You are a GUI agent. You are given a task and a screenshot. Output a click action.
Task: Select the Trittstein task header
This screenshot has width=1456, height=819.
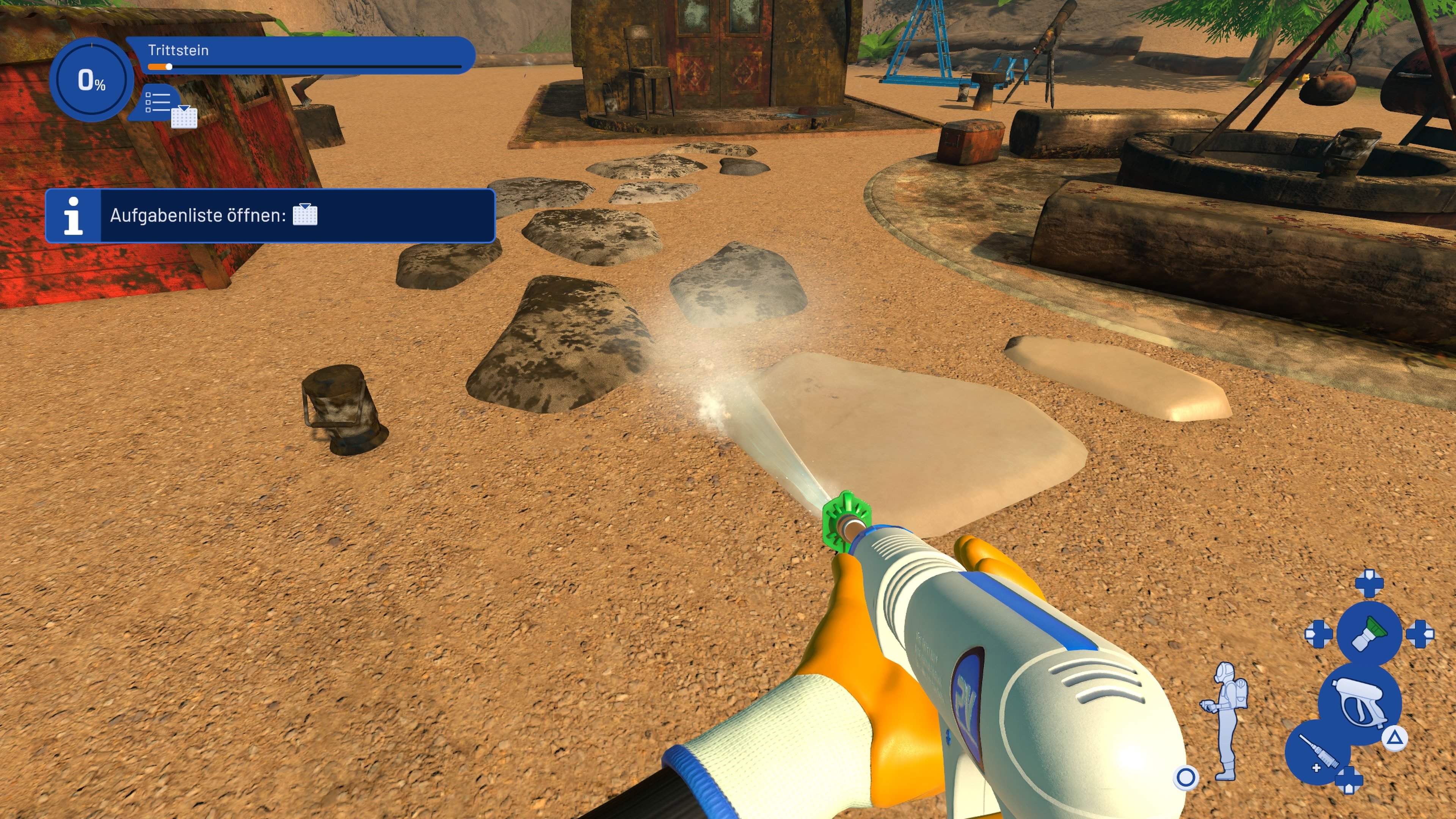click(x=179, y=50)
